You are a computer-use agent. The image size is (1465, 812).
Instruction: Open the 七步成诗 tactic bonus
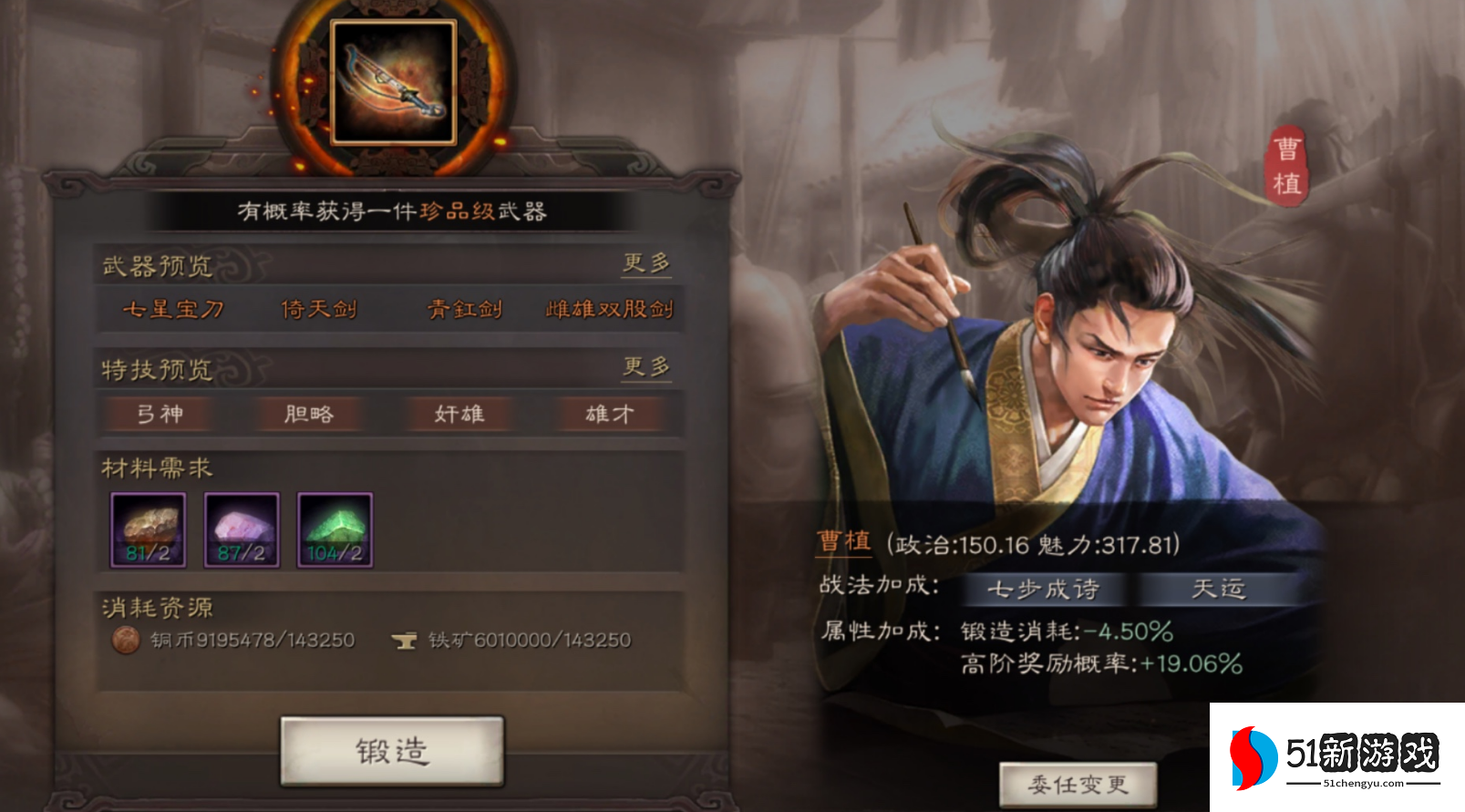(x=1049, y=590)
